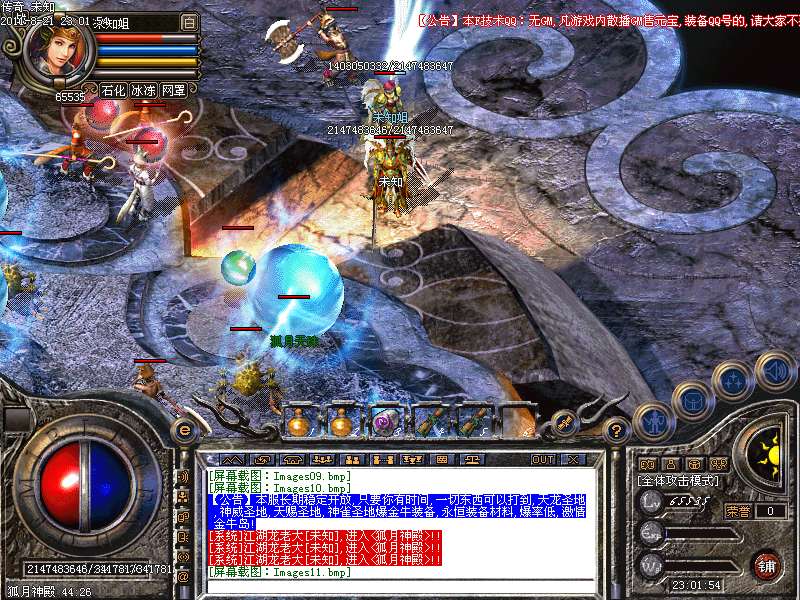Open the bag round button

(691, 401)
